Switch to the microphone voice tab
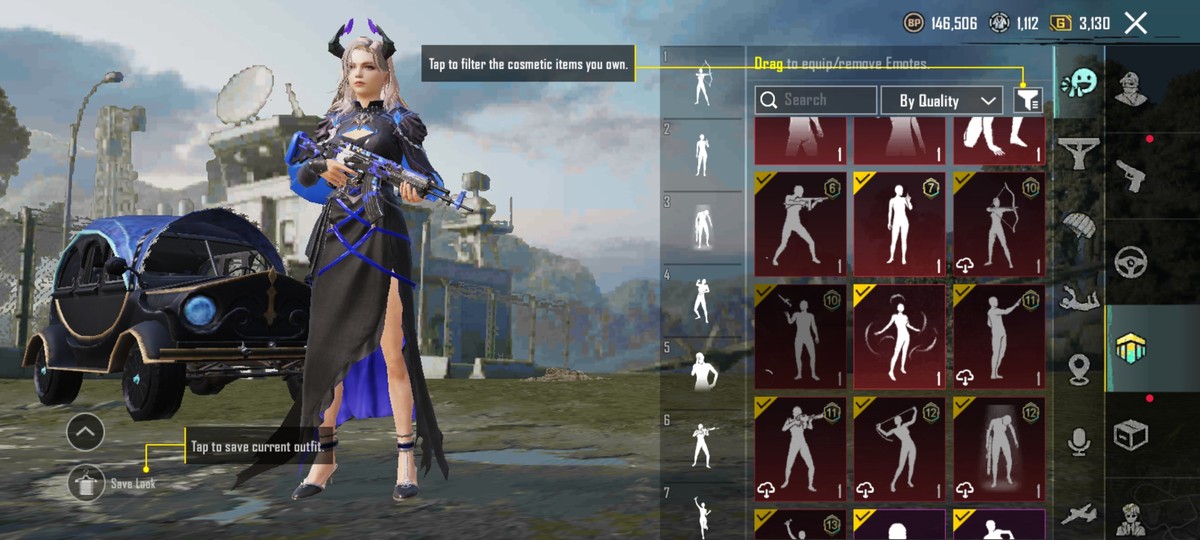The height and width of the screenshot is (540, 1200). tap(1079, 441)
